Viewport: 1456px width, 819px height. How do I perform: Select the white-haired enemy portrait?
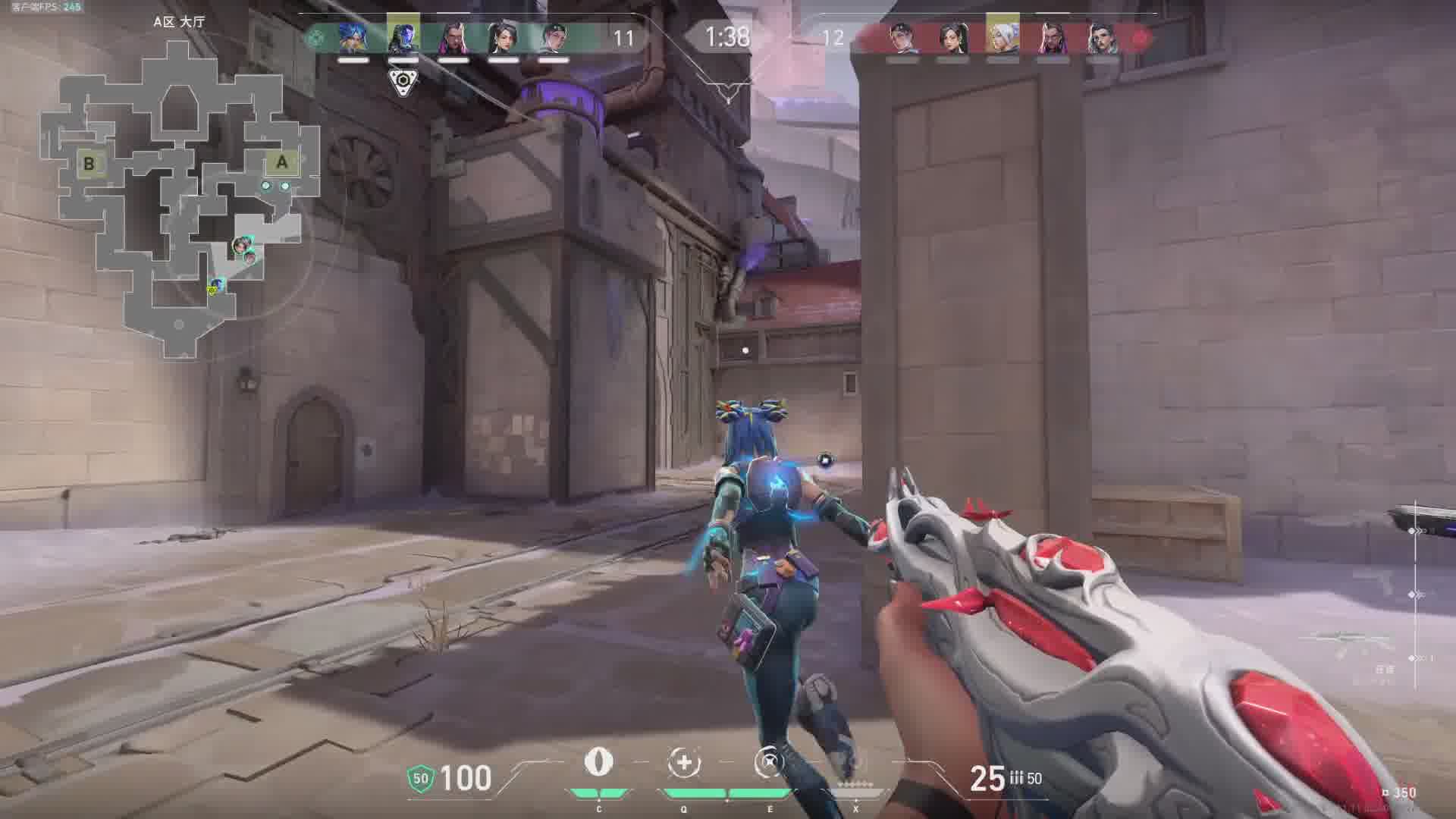tap(1002, 36)
